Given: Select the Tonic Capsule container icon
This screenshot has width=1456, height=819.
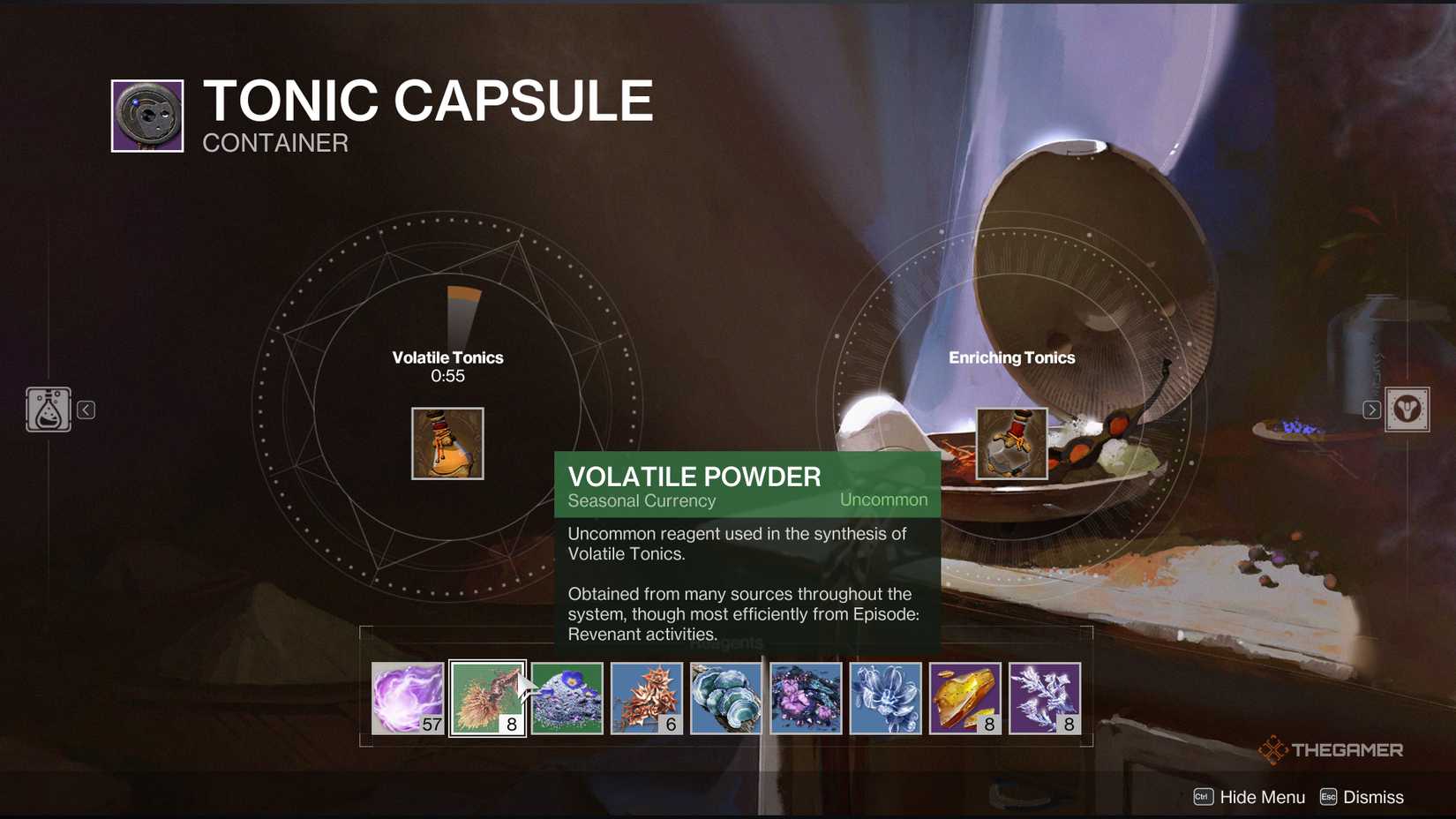Looking at the screenshot, I should click(x=146, y=115).
